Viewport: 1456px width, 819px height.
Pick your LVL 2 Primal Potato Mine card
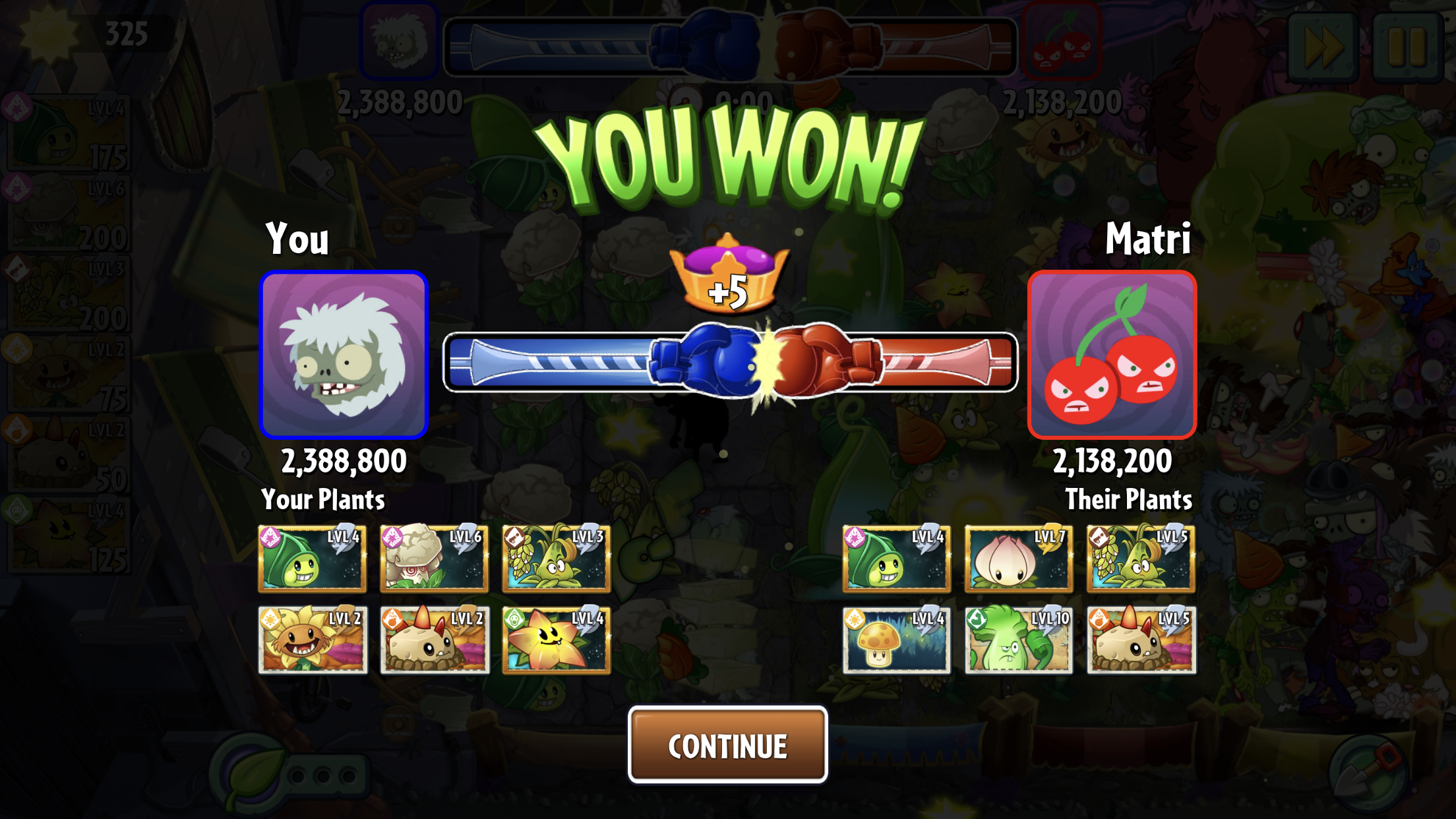click(434, 639)
